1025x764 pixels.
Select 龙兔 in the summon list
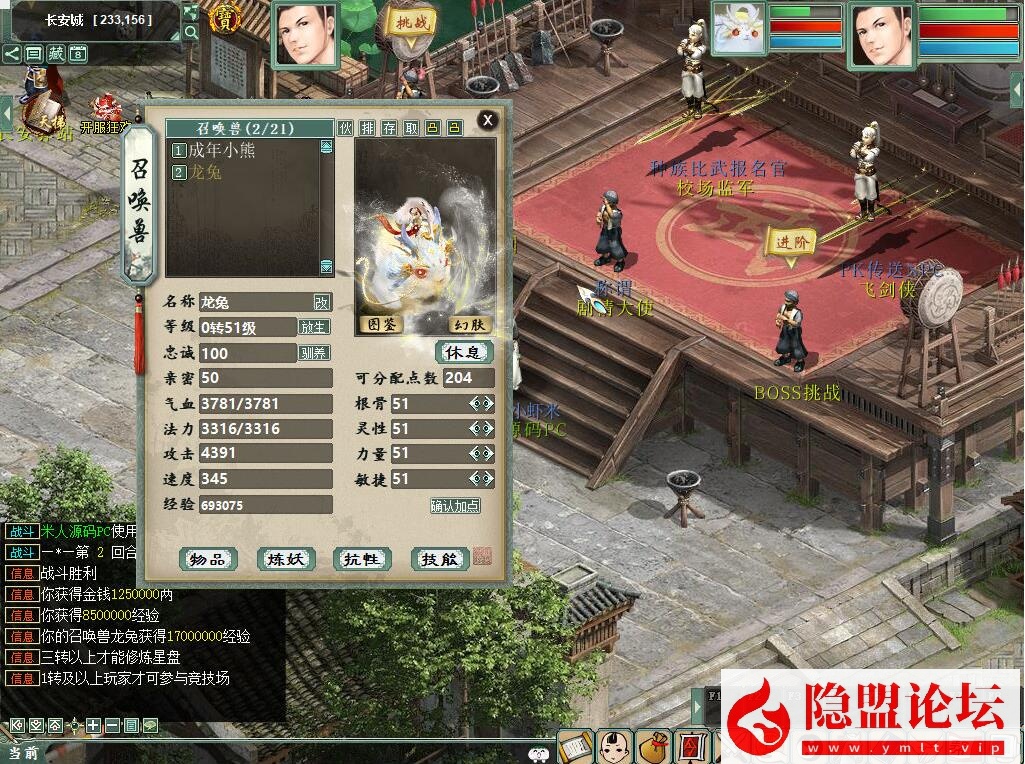204,172
